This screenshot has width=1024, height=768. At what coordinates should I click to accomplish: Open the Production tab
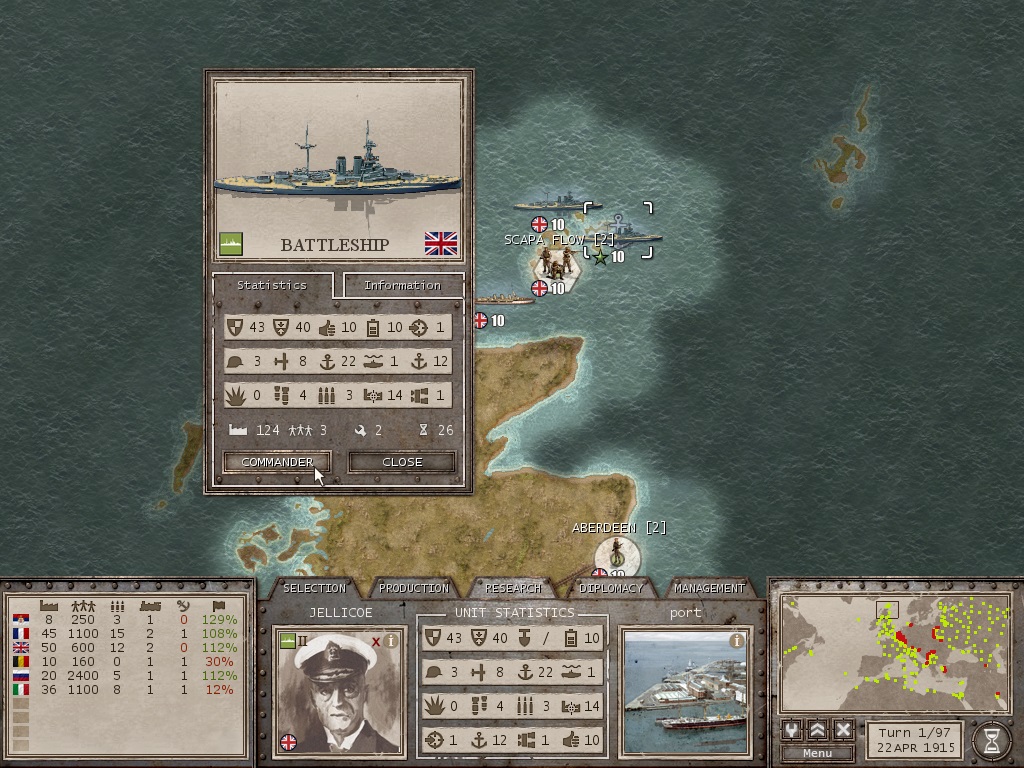(414, 588)
